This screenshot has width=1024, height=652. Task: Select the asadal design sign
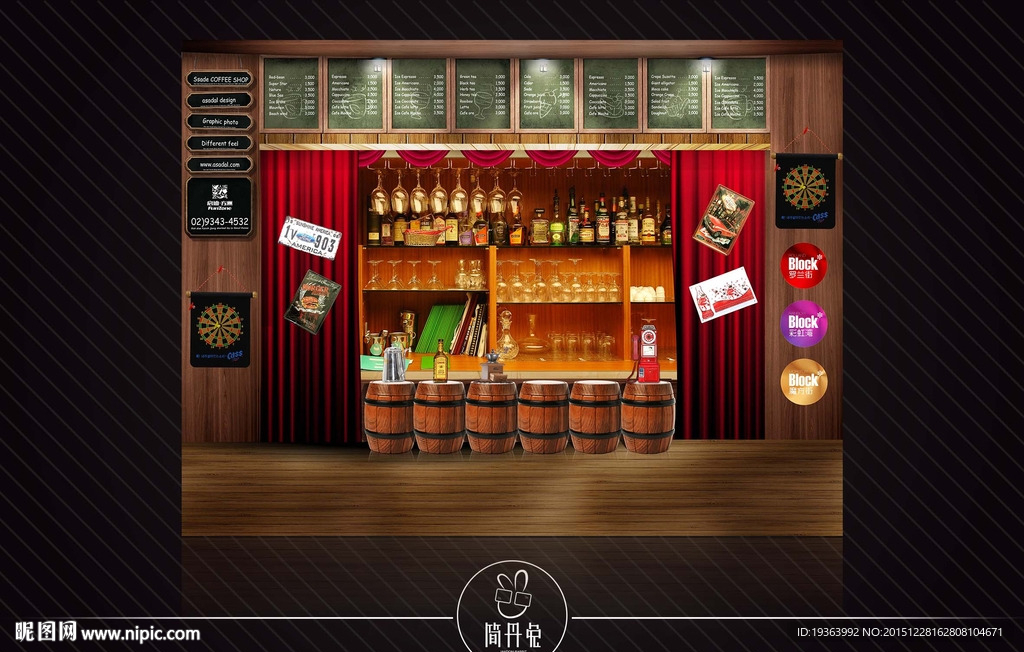(219, 100)
